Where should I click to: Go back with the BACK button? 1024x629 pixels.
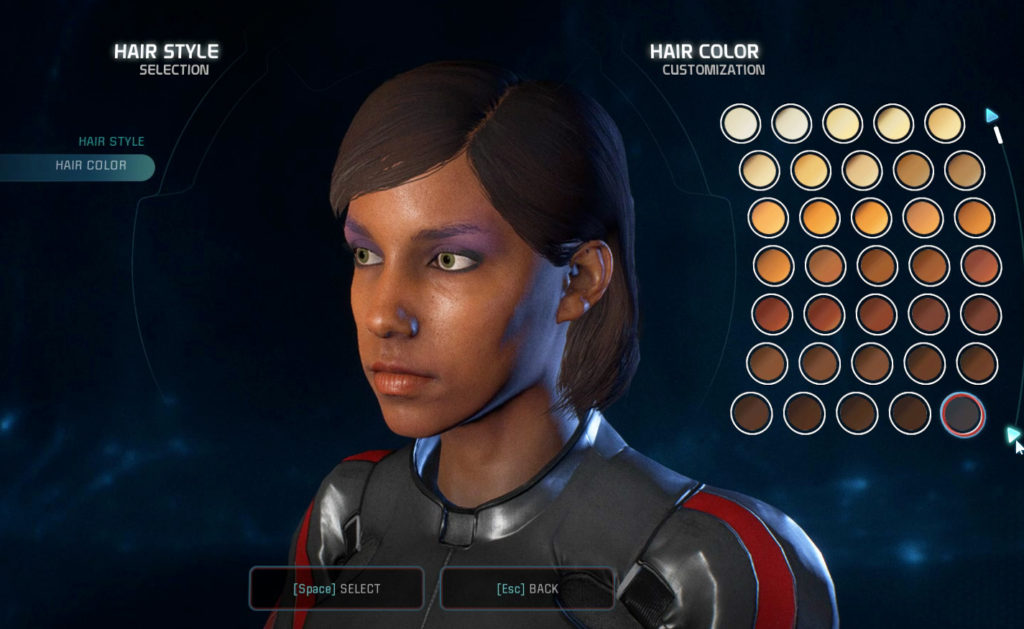pyautogui.click(x=527, y=589)
